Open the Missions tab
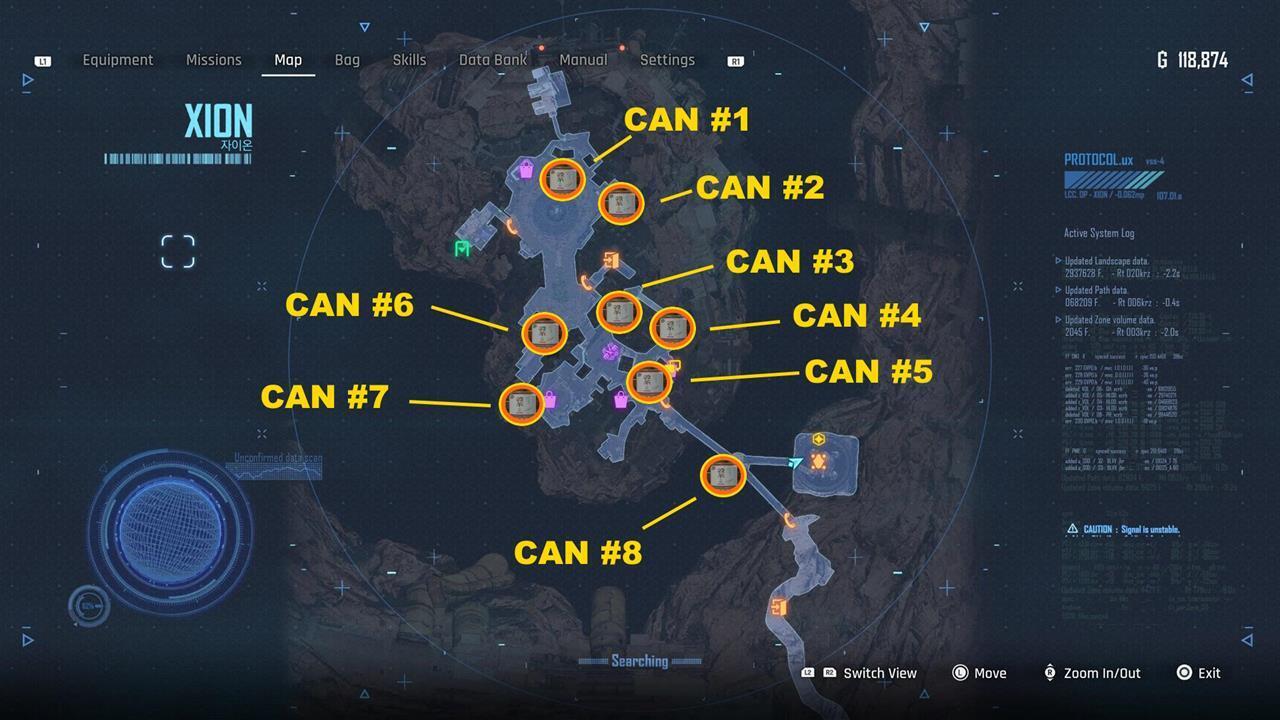 [214, 60]
